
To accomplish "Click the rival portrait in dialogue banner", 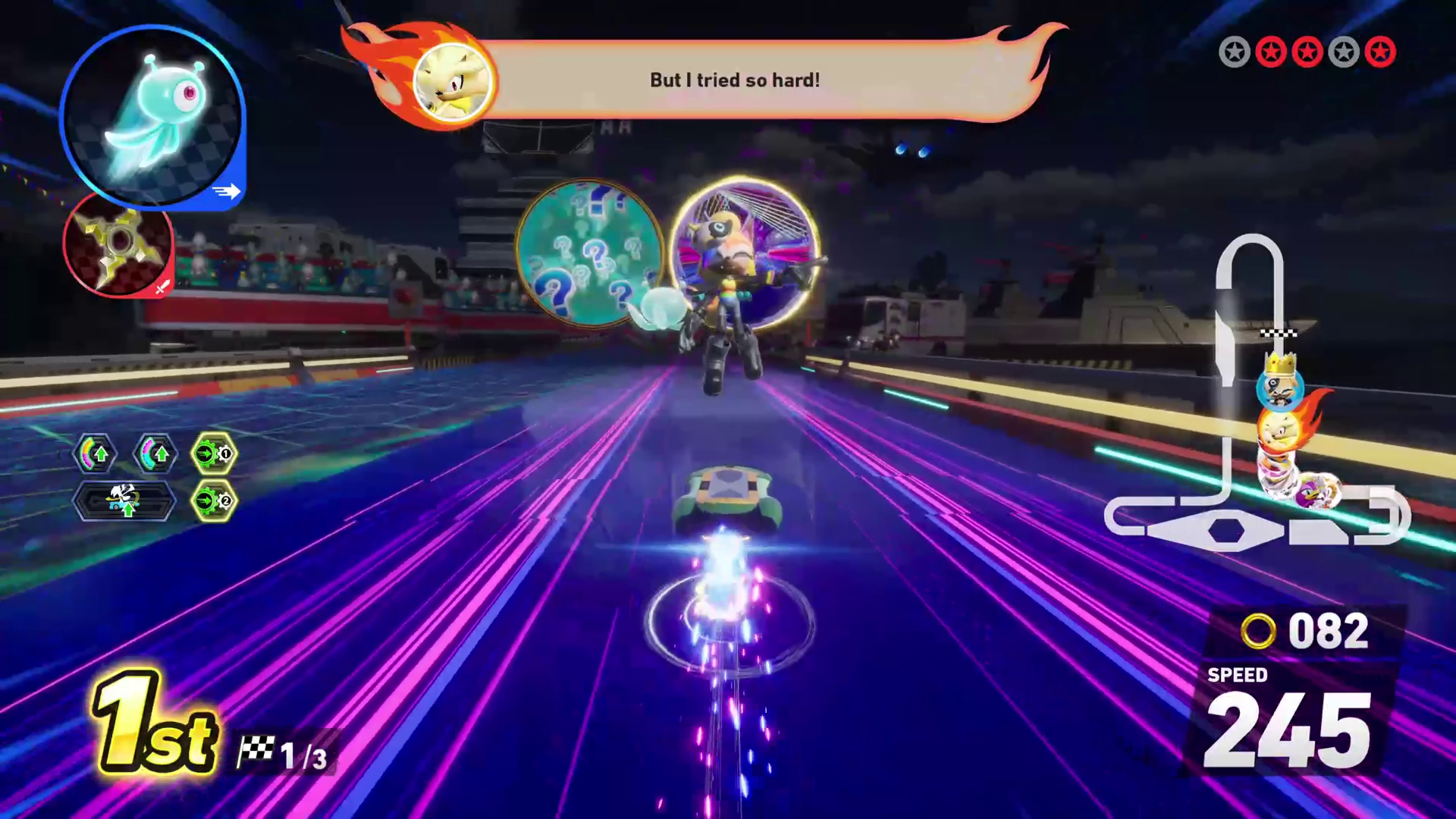I will point(453,81).
